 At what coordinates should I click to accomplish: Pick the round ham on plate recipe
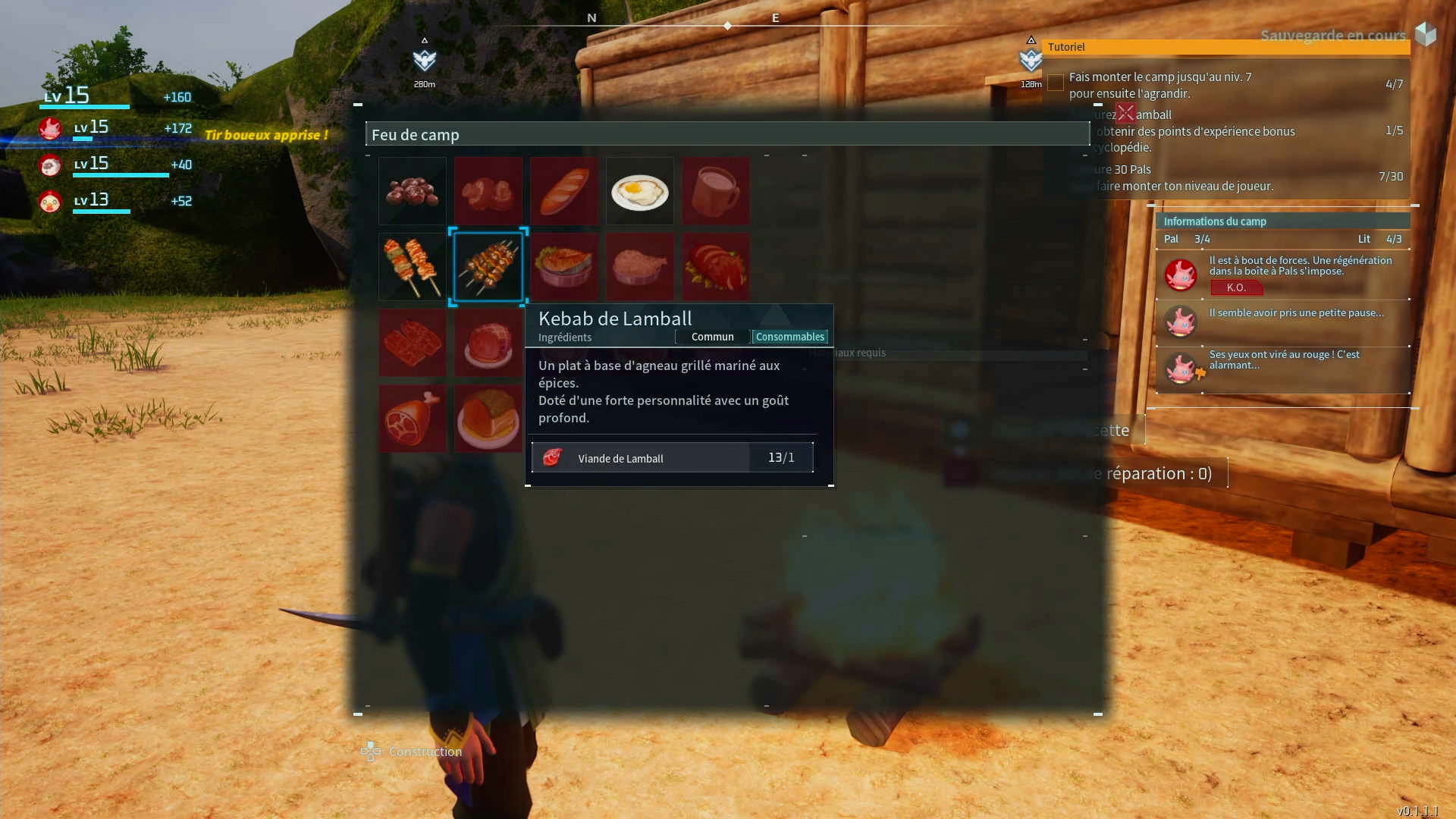pyautogui.click(x=488, y=343)
